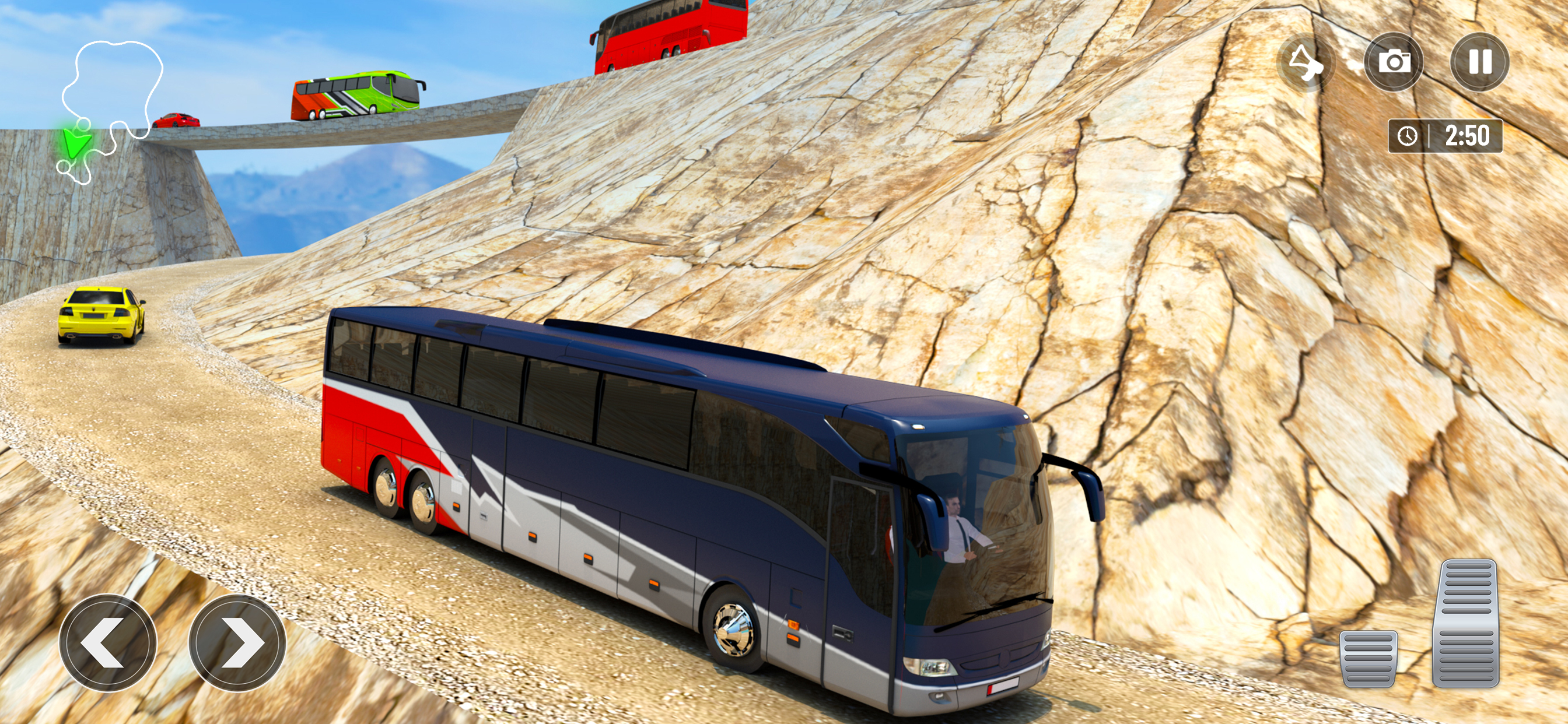Steer right with the right arrow

[x=237, y=642]
